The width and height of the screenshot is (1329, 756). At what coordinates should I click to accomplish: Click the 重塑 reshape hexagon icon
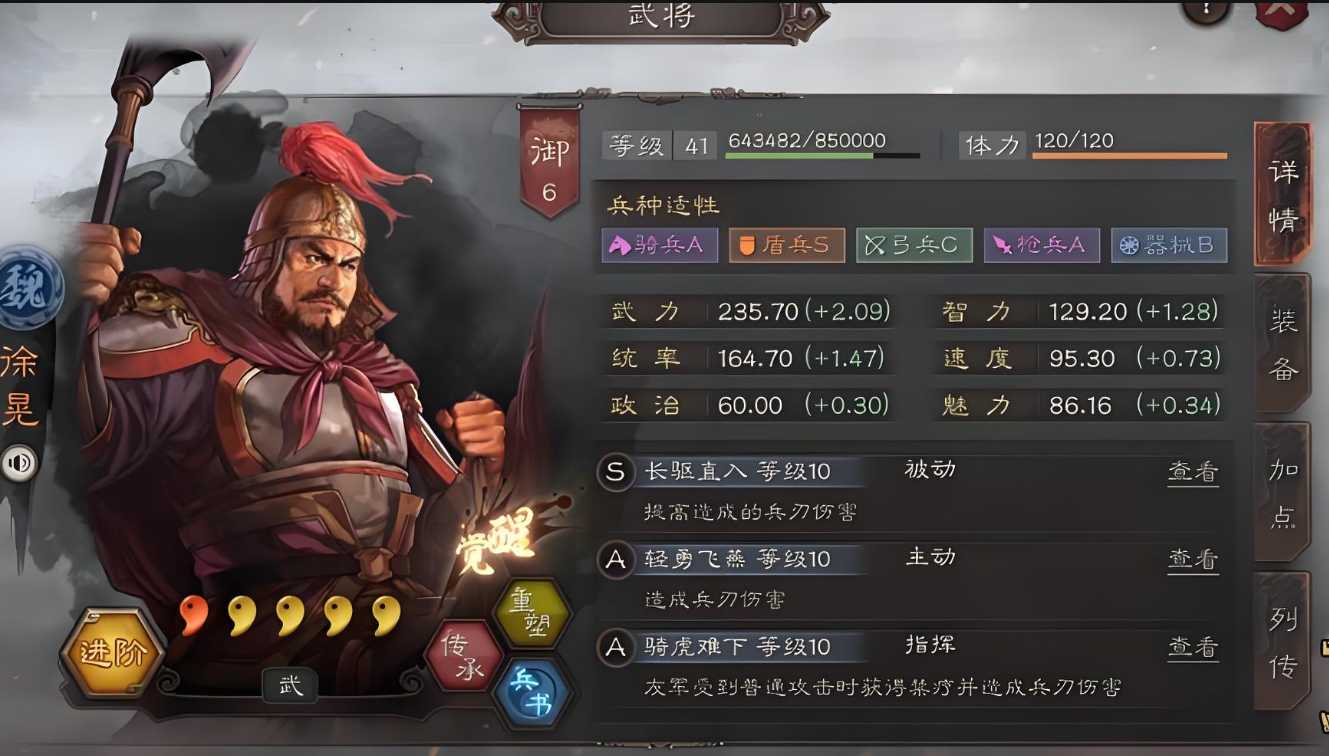click(533, 614)
